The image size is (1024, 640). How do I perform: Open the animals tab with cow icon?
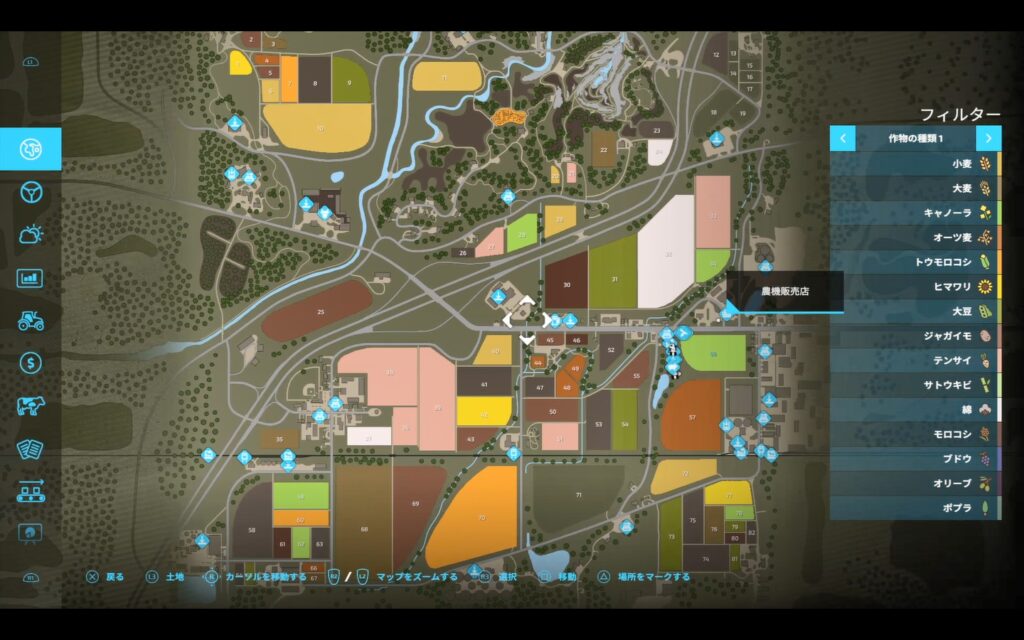pos(30,406)
